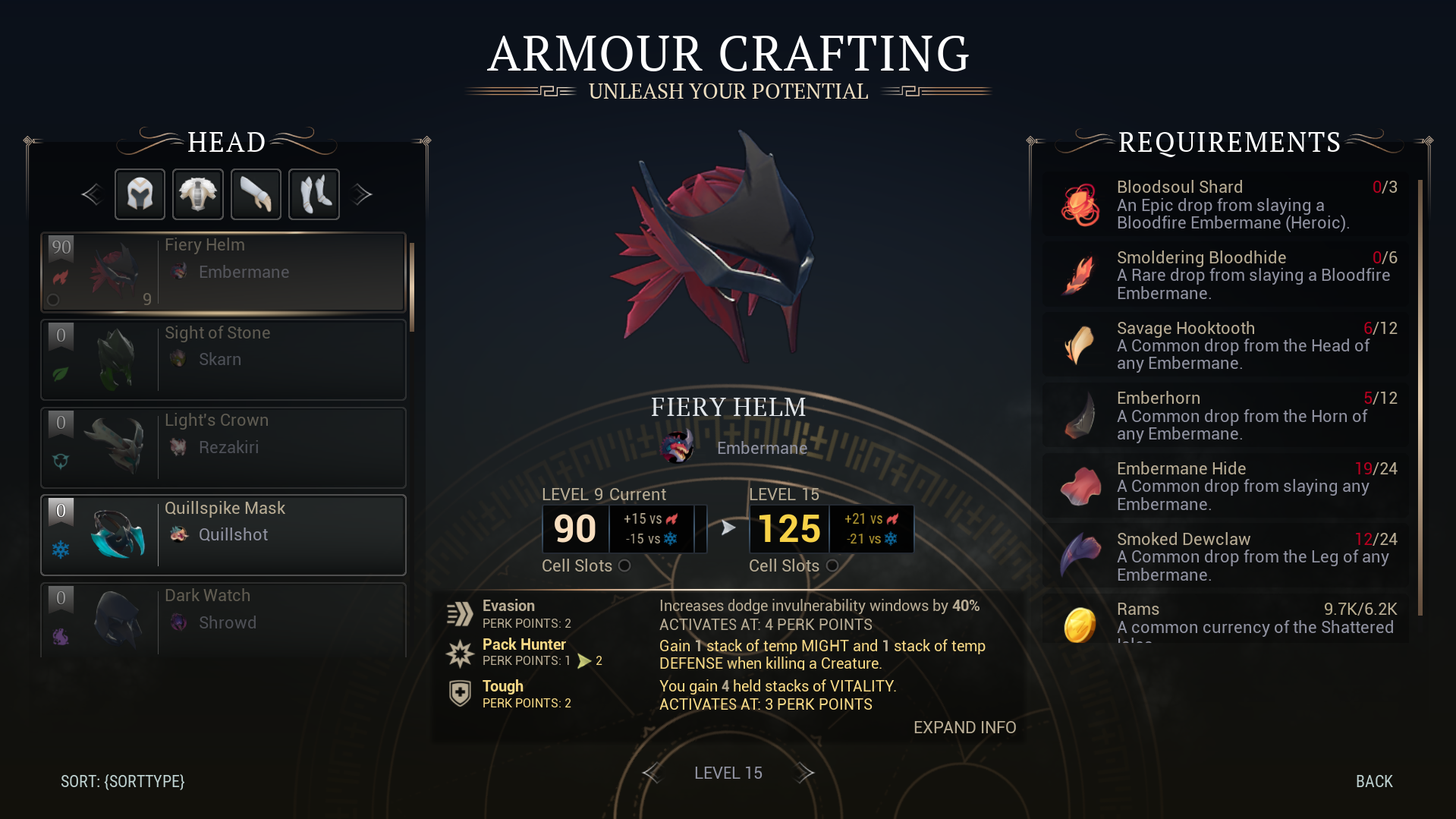The width and height of the screenshot is (1456, 819).
Task: Click the Rams currency coin icon
Action: click(x=1078, y=624)
